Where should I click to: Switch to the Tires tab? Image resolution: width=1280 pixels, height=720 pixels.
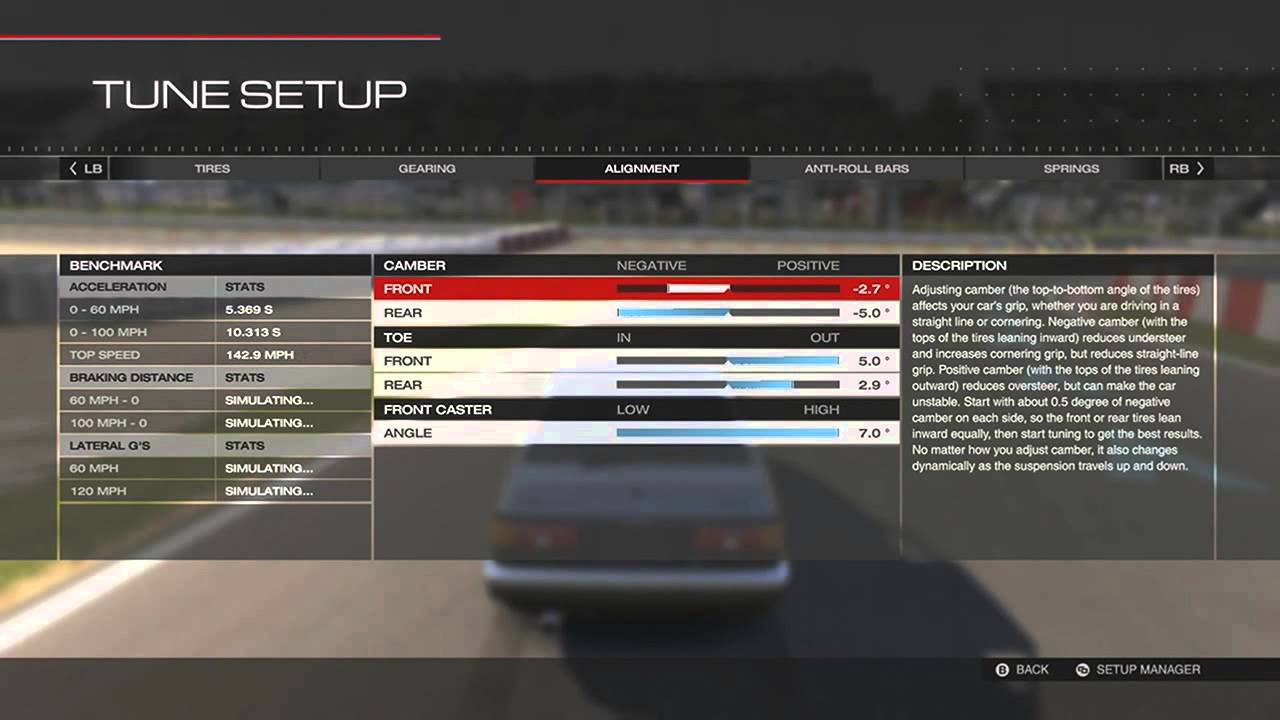point(212,169)
